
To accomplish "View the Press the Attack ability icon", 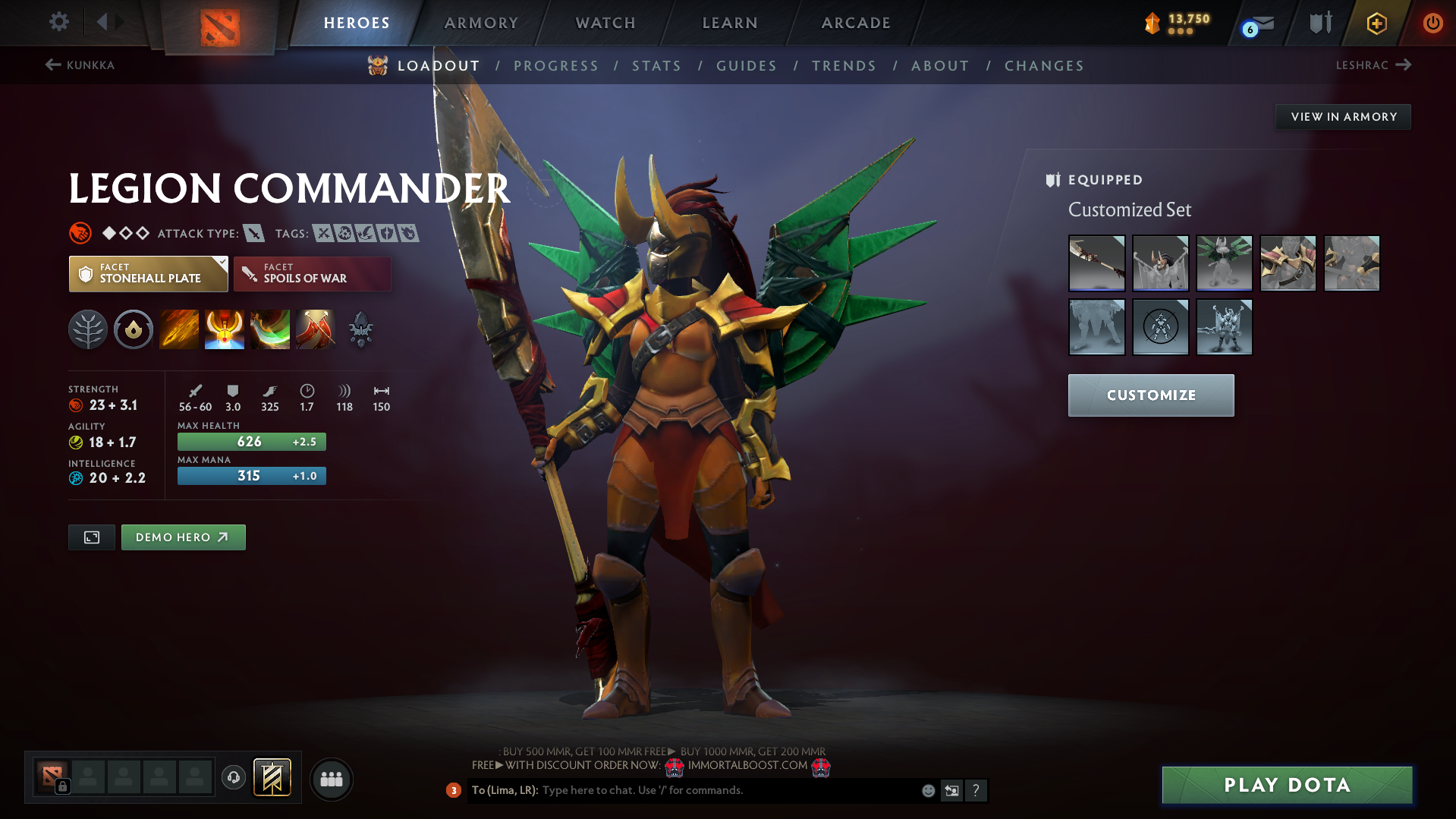I will pyautogui.click(x=225, y=329).
